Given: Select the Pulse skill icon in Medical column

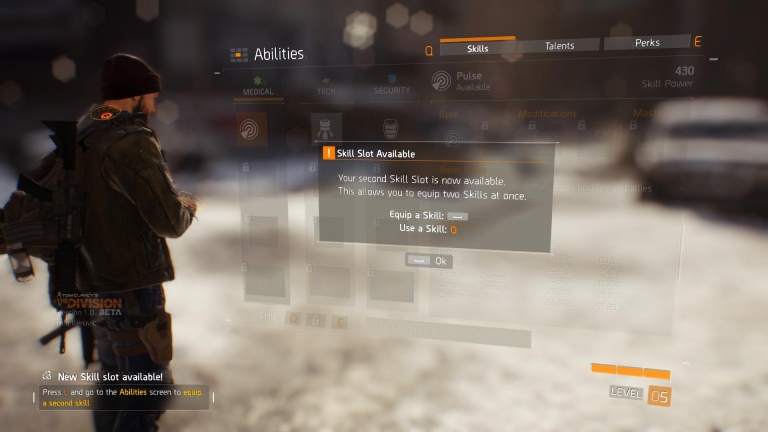Looking at the screenshot, I should click(x=251, y=129).
